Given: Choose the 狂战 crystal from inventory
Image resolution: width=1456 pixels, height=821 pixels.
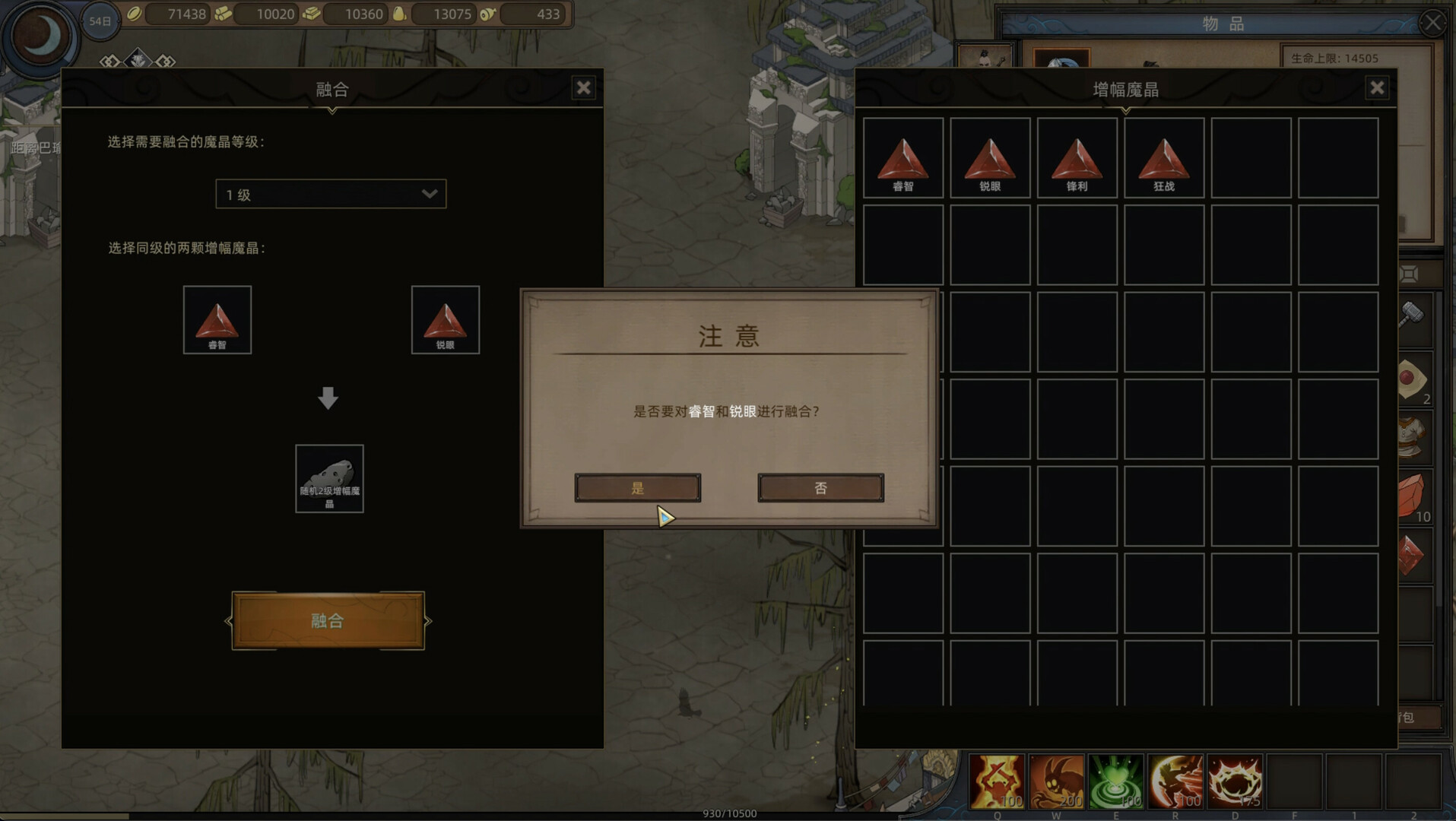Looking at the screenshot, I should point(1164,158).
